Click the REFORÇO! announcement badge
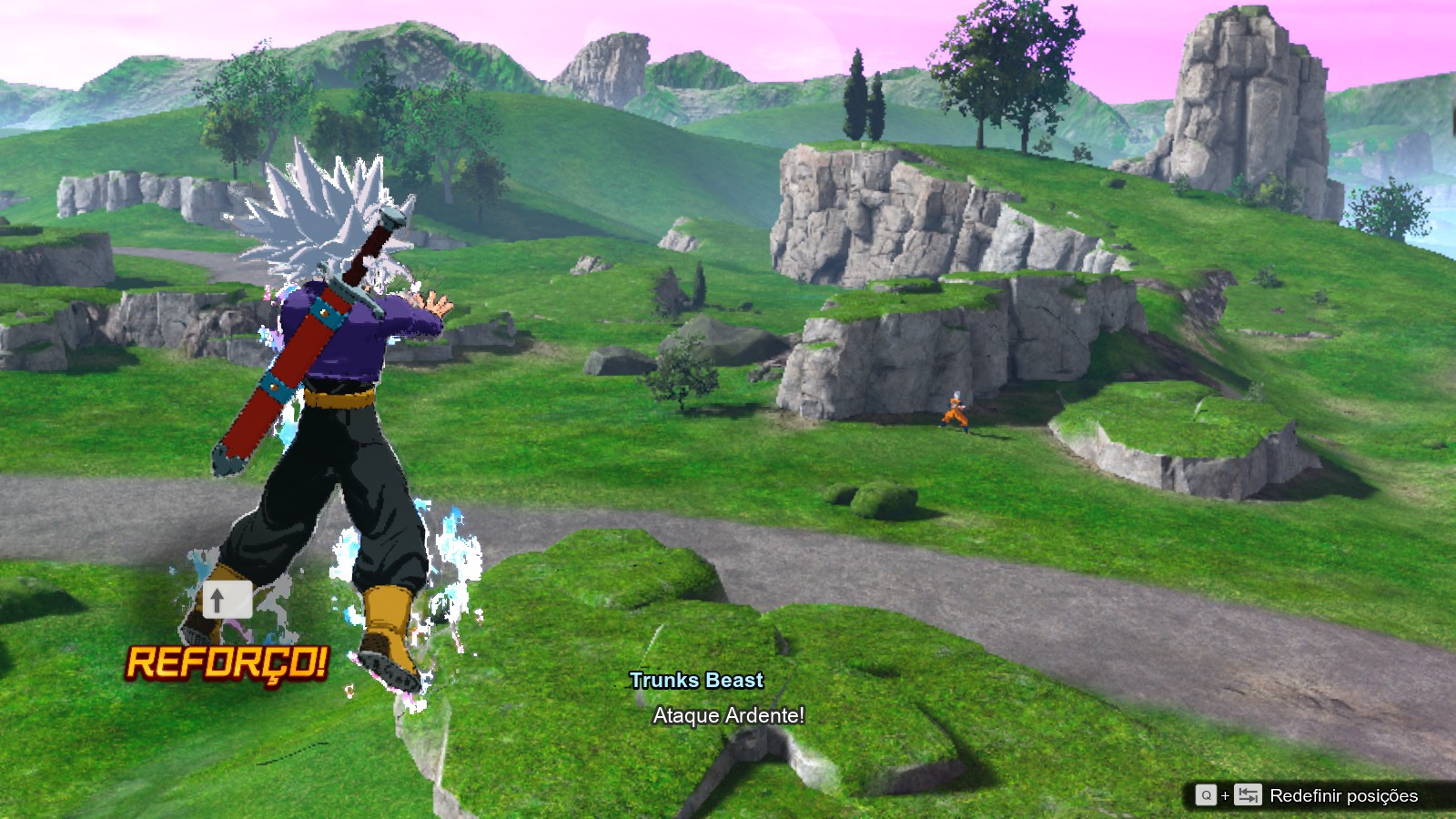The image size is (1456, 819). 227,662
